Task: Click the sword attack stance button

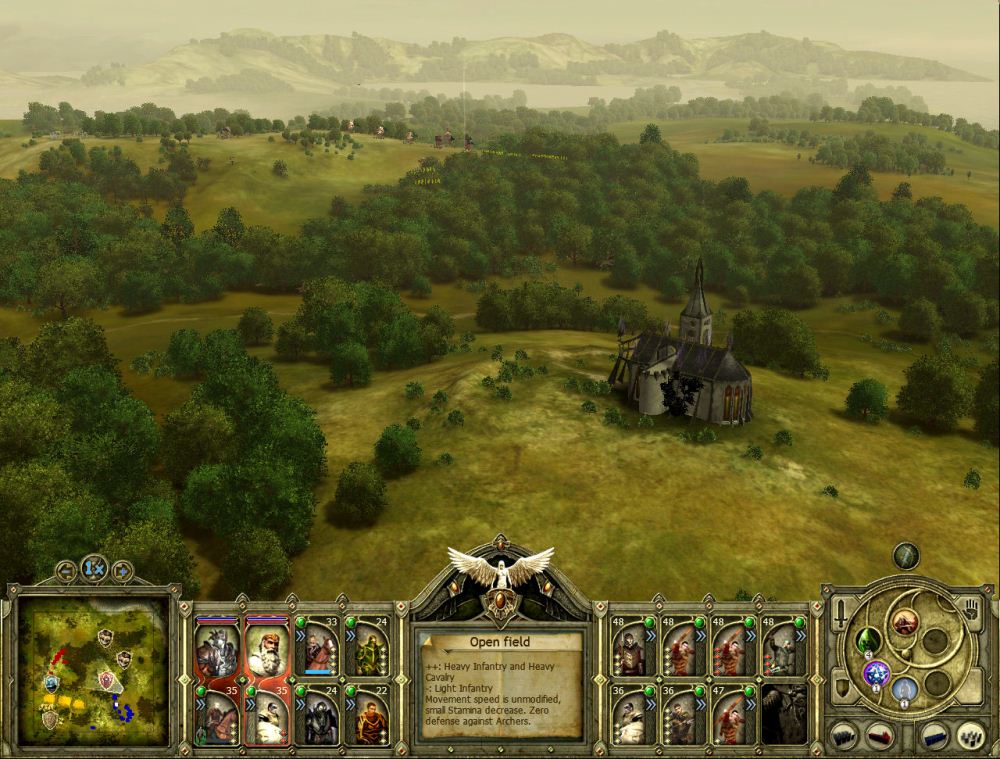Action: pyautogui.click(x=842, y=612)
